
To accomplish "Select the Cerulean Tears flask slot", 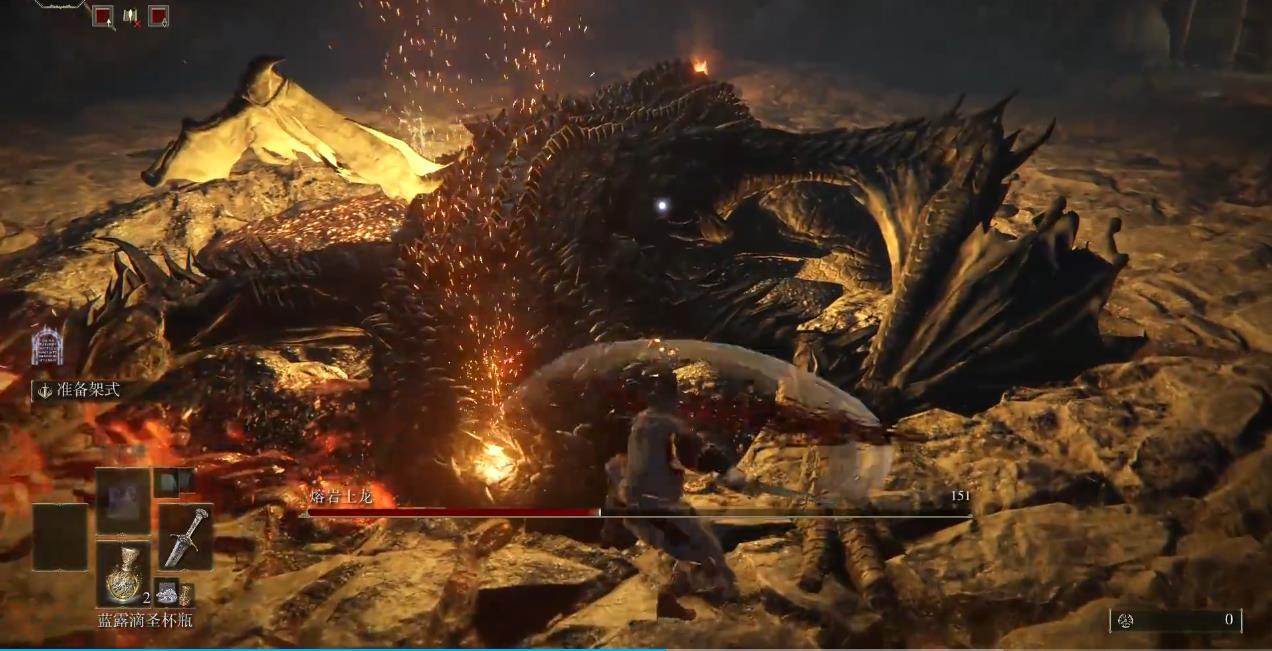I will [123, 574].
